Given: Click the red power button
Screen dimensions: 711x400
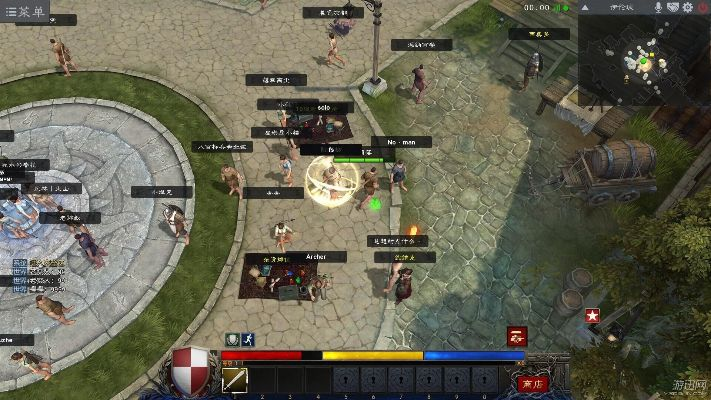Looking at the screenshot, I should pos(703,8).
